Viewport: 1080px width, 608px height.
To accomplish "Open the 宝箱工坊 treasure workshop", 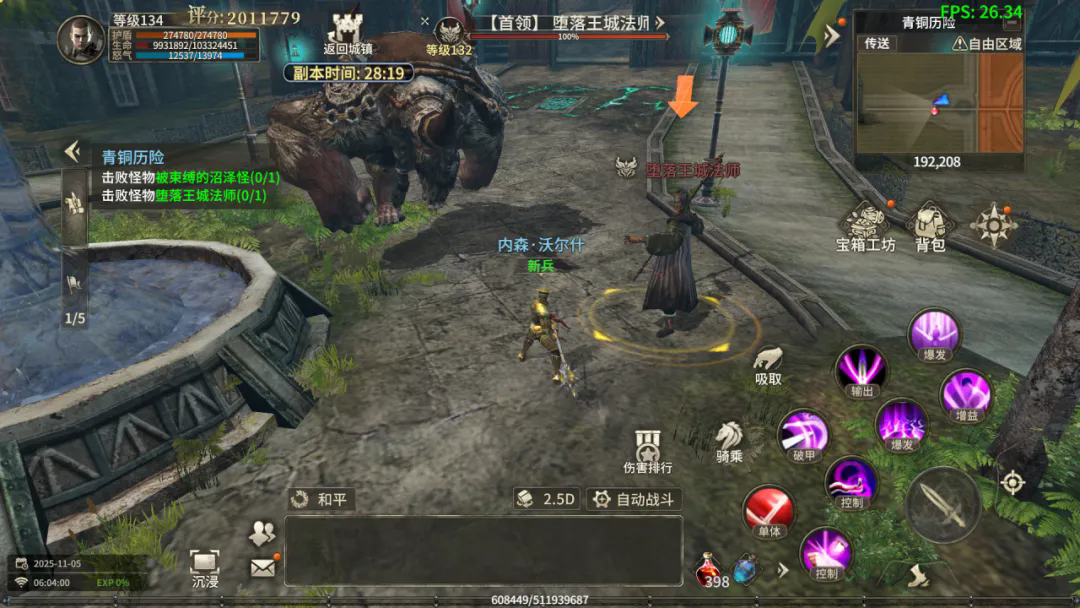I will [x=865, y=226].
